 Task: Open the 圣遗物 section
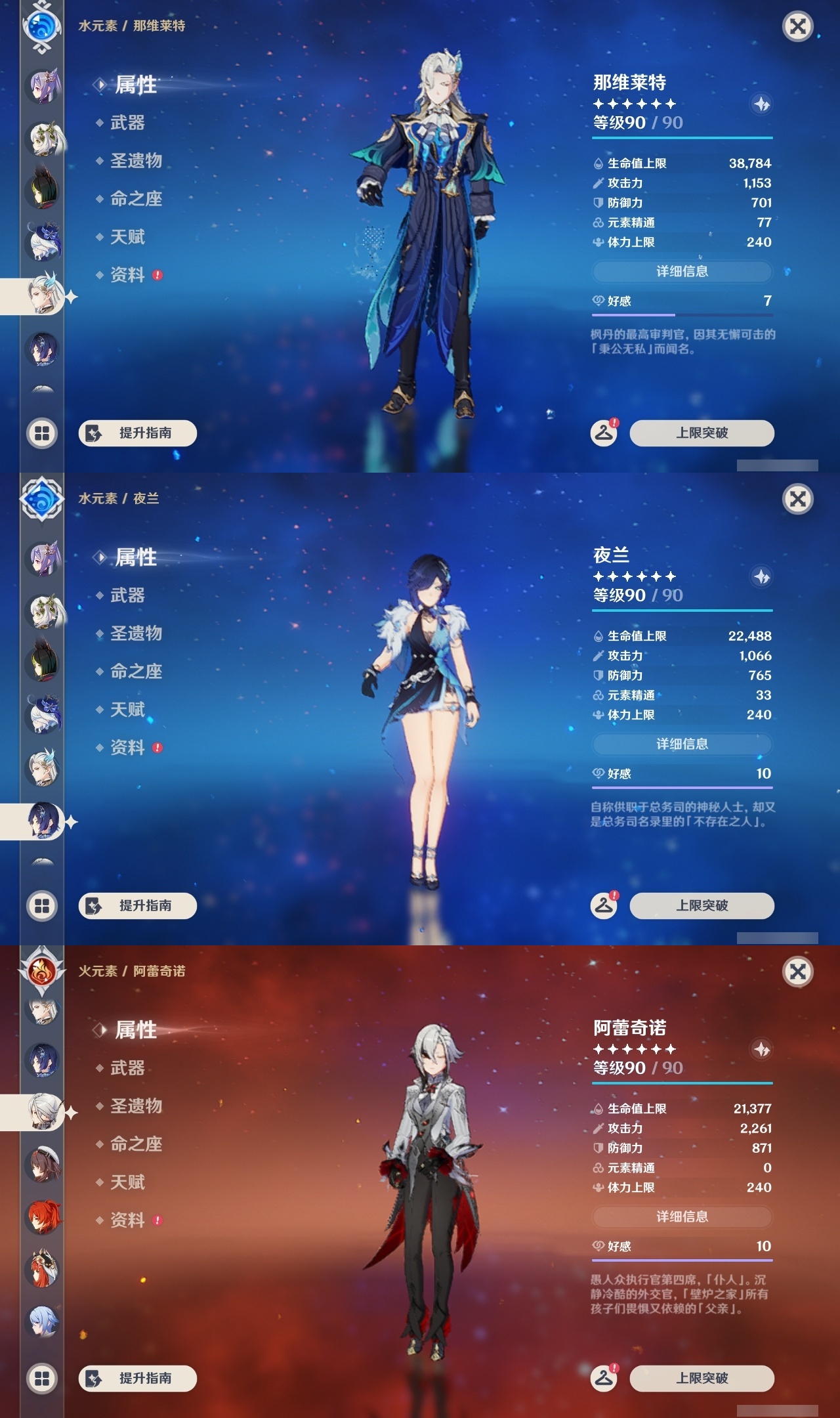tap(136, 161)
